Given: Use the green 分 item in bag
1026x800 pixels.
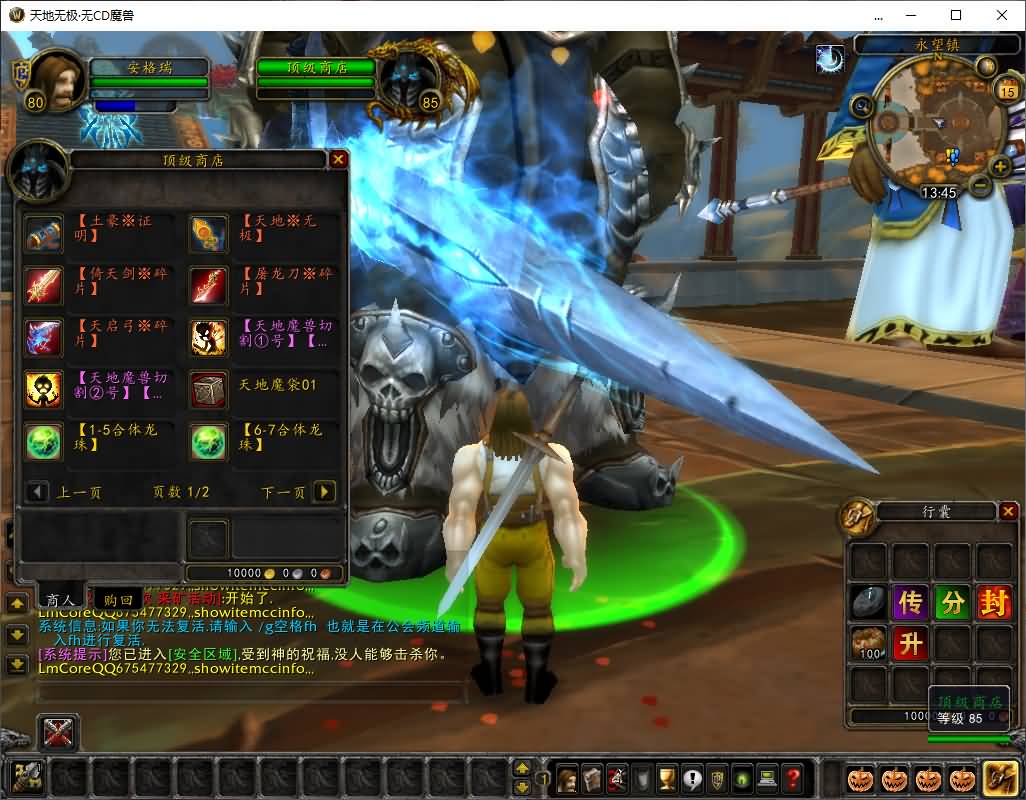Looking at the screenshot, I should [x=952, y=603].
